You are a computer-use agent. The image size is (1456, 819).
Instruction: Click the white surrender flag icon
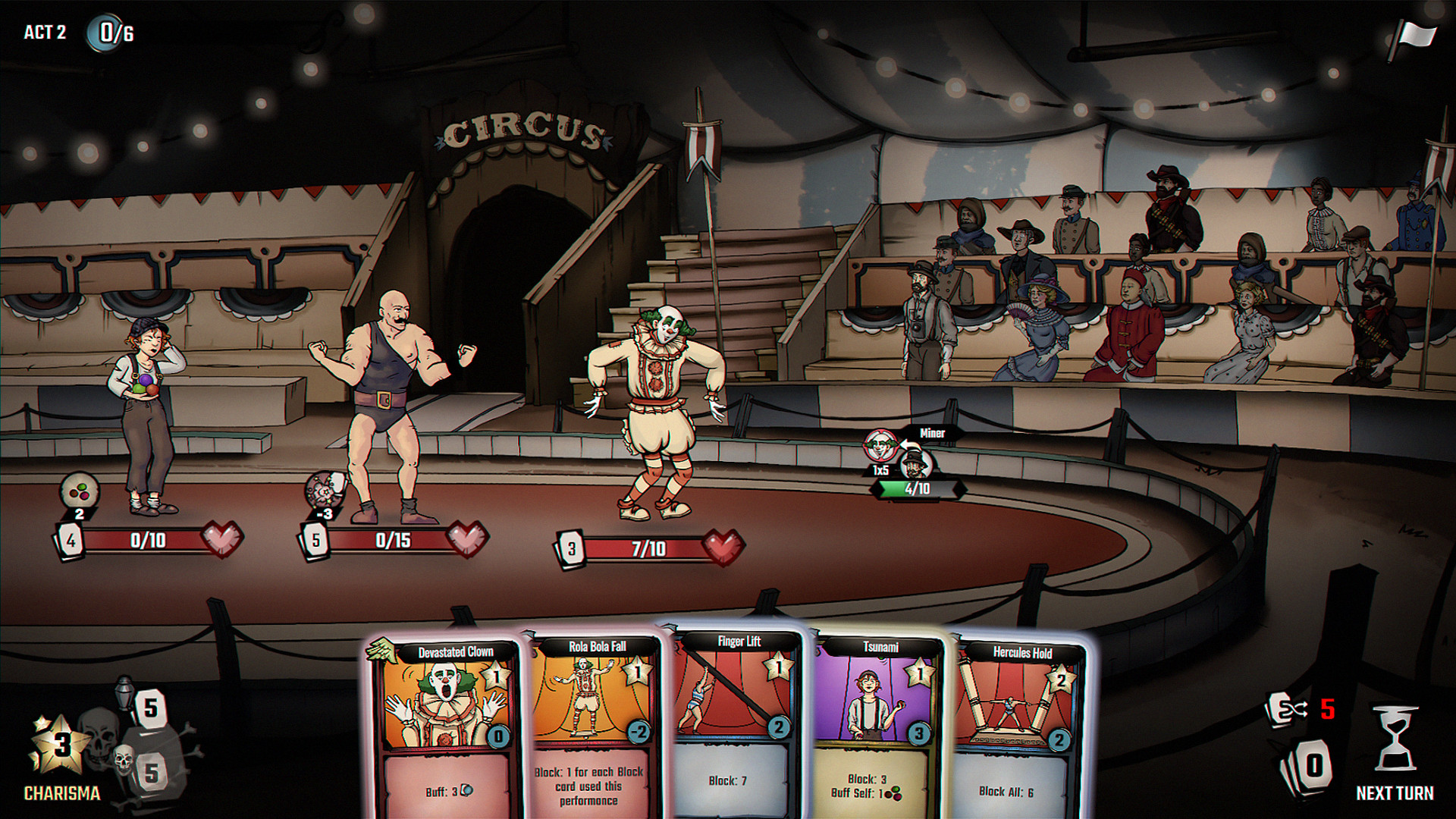[x=1414, y=38]
